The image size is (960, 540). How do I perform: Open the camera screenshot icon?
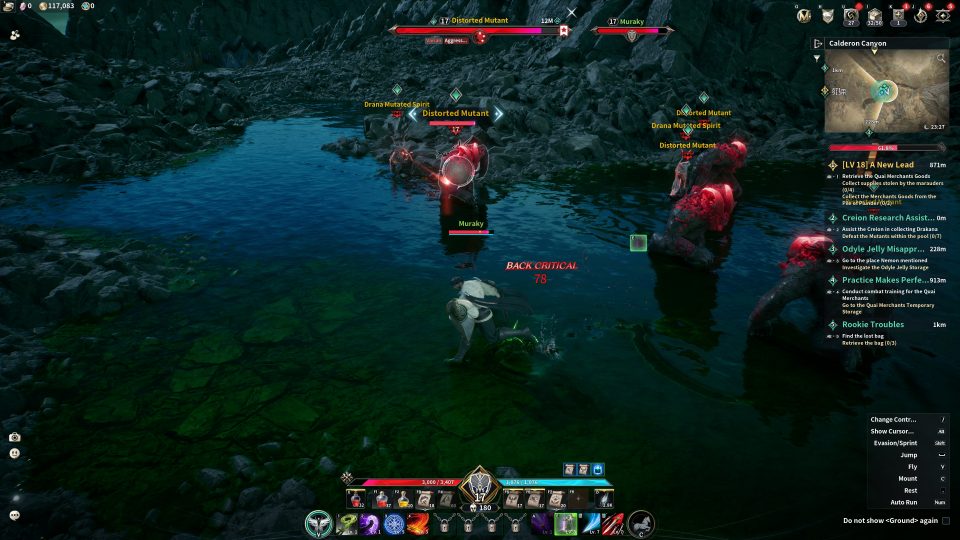pyautogui.click(x=14, y=437)
